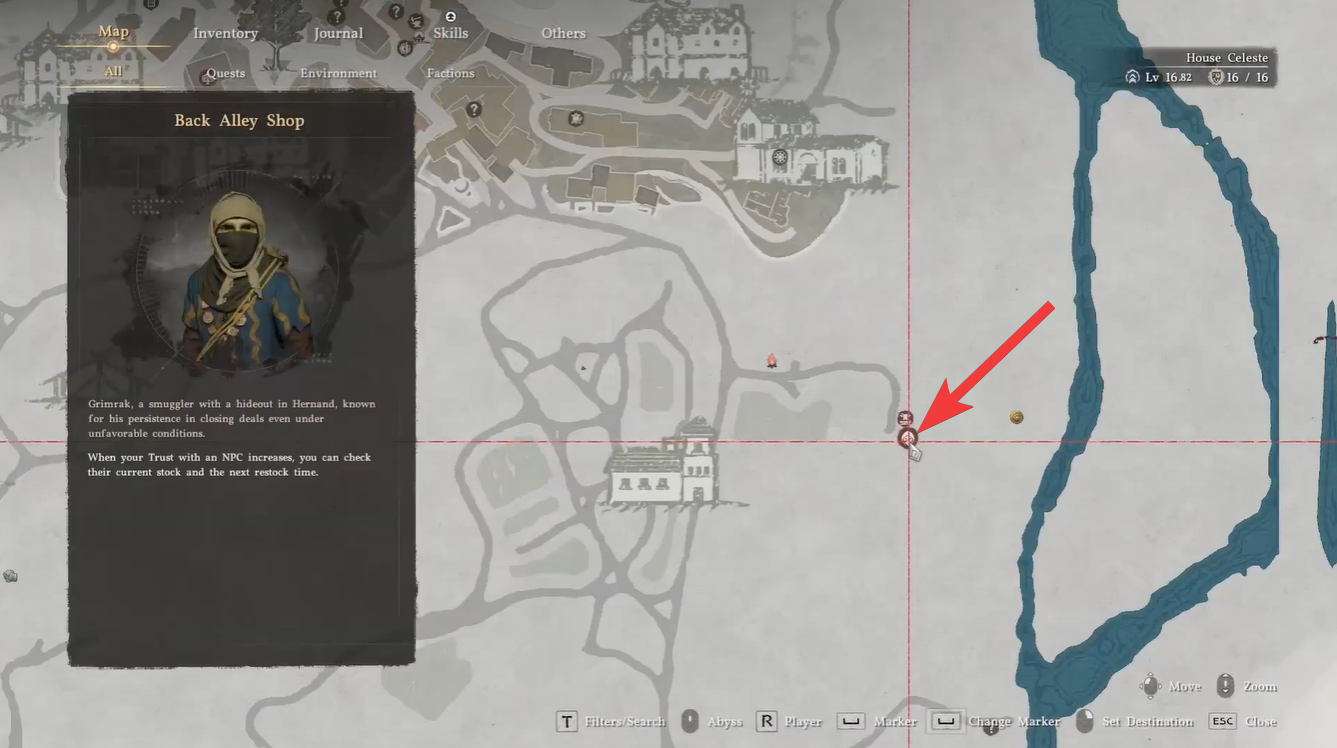This screenshot has width=1337, height=748.
Task: Click the gold coin marker on the map
Action: coord(1016,416)
